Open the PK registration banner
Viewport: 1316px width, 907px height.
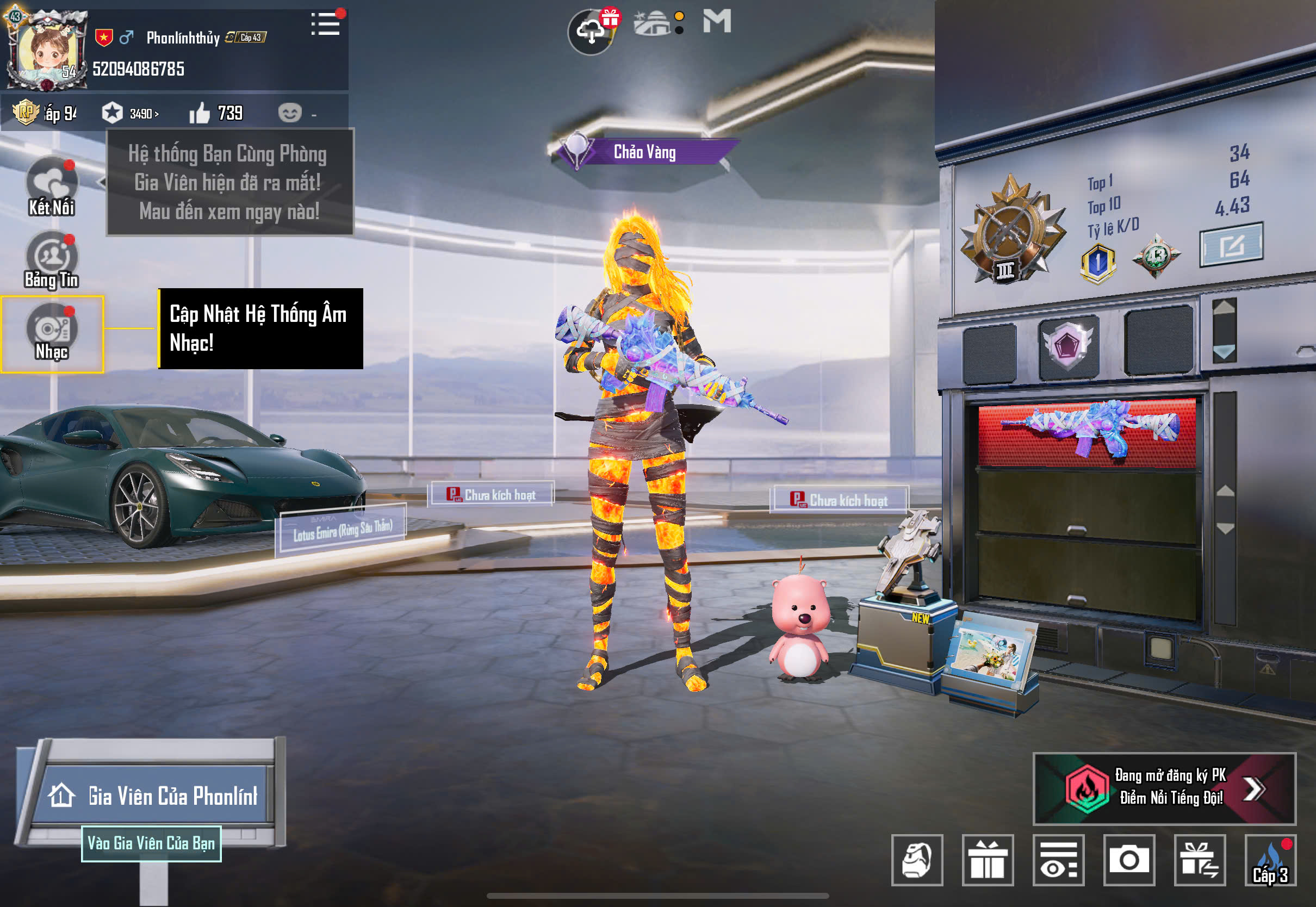[1164, 788]
